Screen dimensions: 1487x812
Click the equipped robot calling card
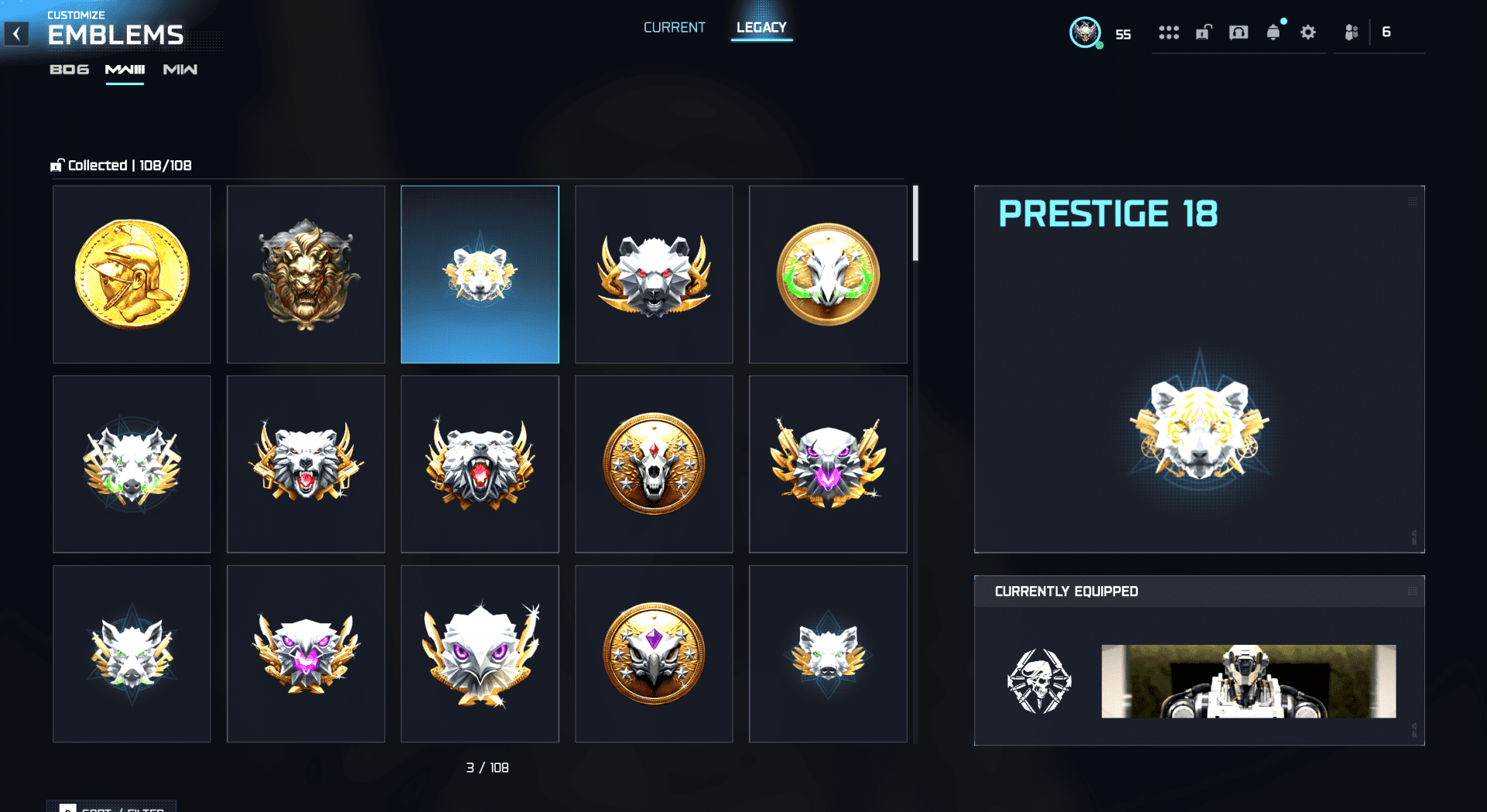(x=1248, y=682)
